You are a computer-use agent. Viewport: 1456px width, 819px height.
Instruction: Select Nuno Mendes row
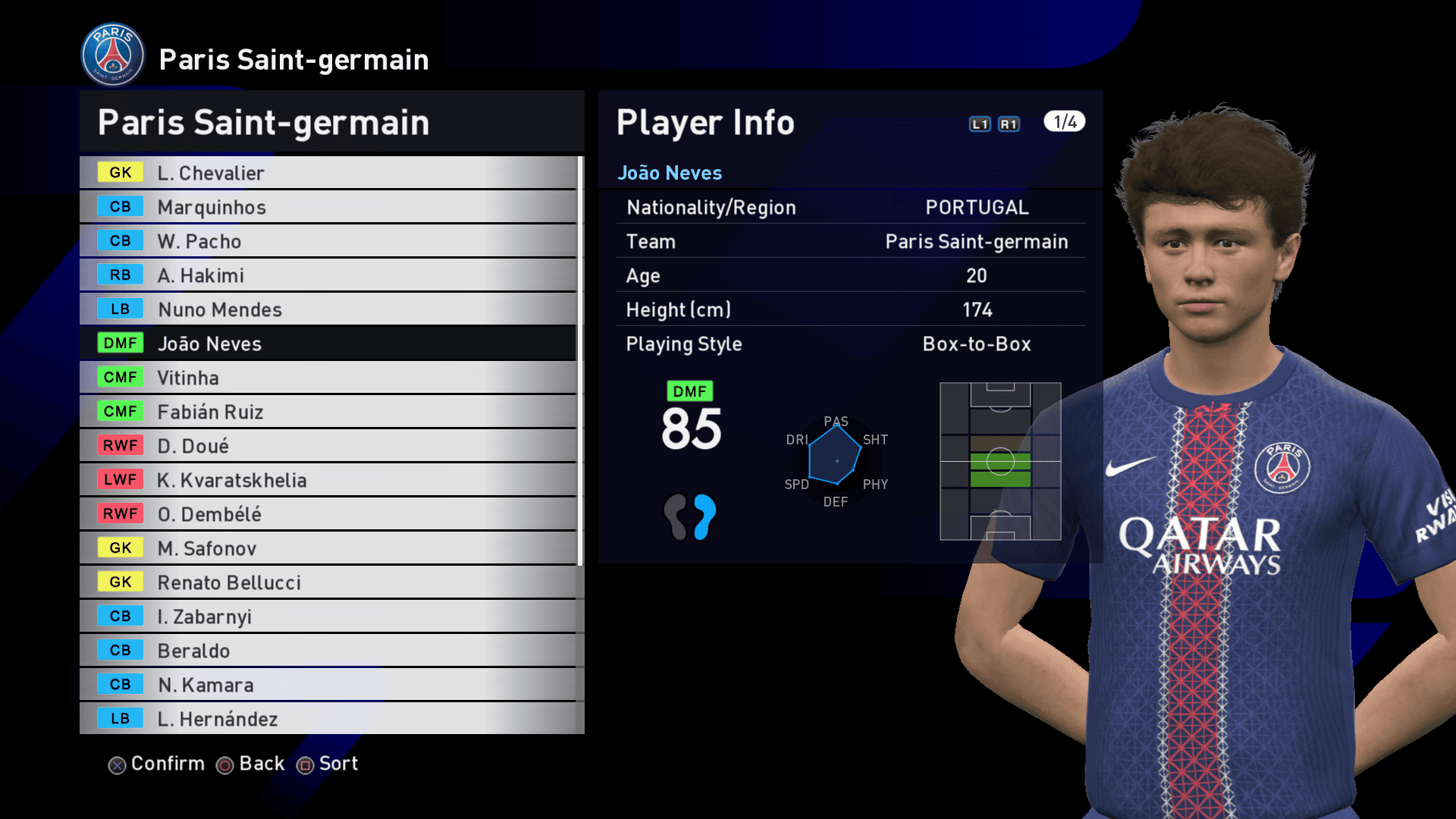coord(328,309)
